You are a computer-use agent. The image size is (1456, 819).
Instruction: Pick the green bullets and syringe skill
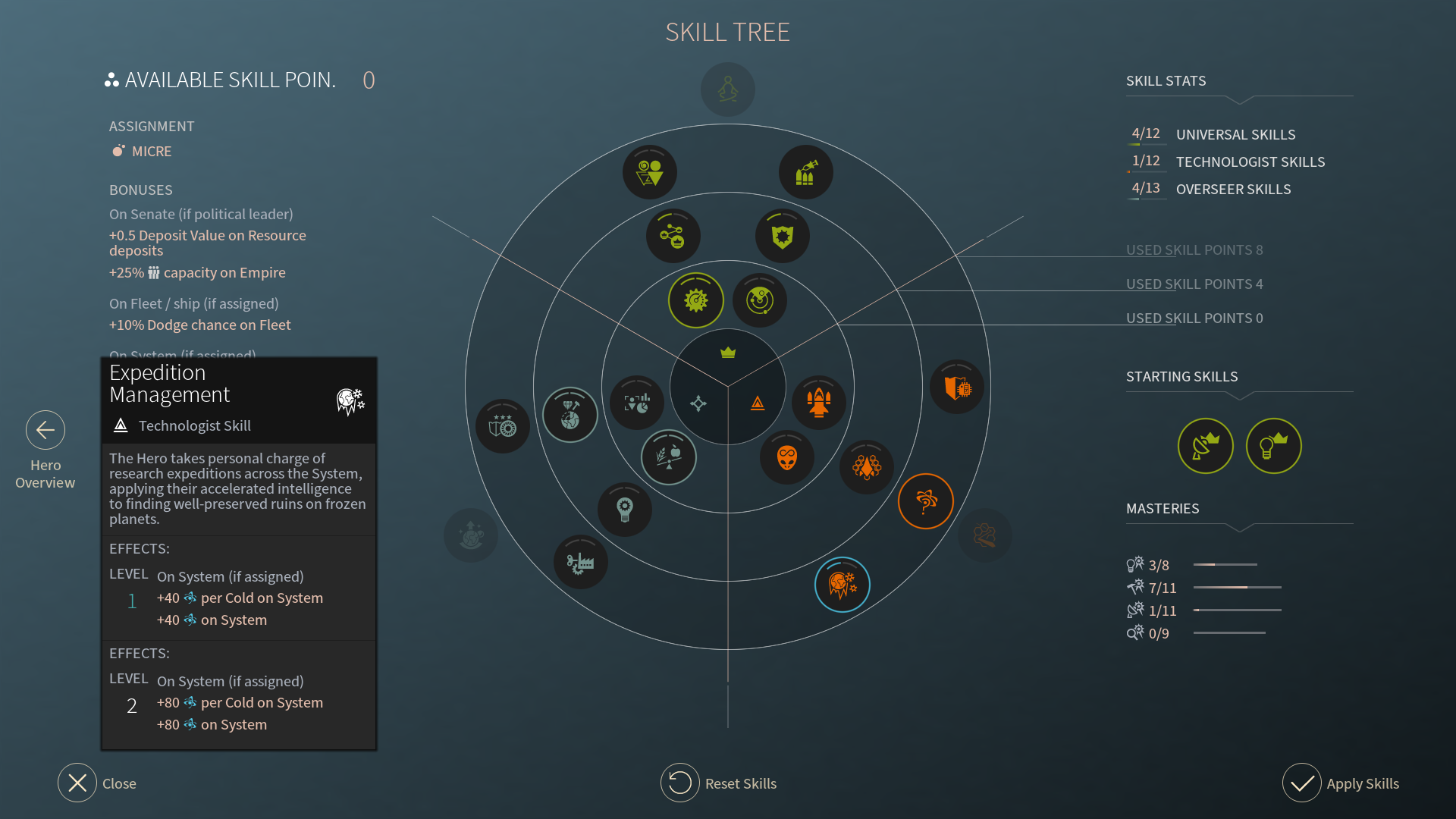pyautogui.click(x=805, y=173)
